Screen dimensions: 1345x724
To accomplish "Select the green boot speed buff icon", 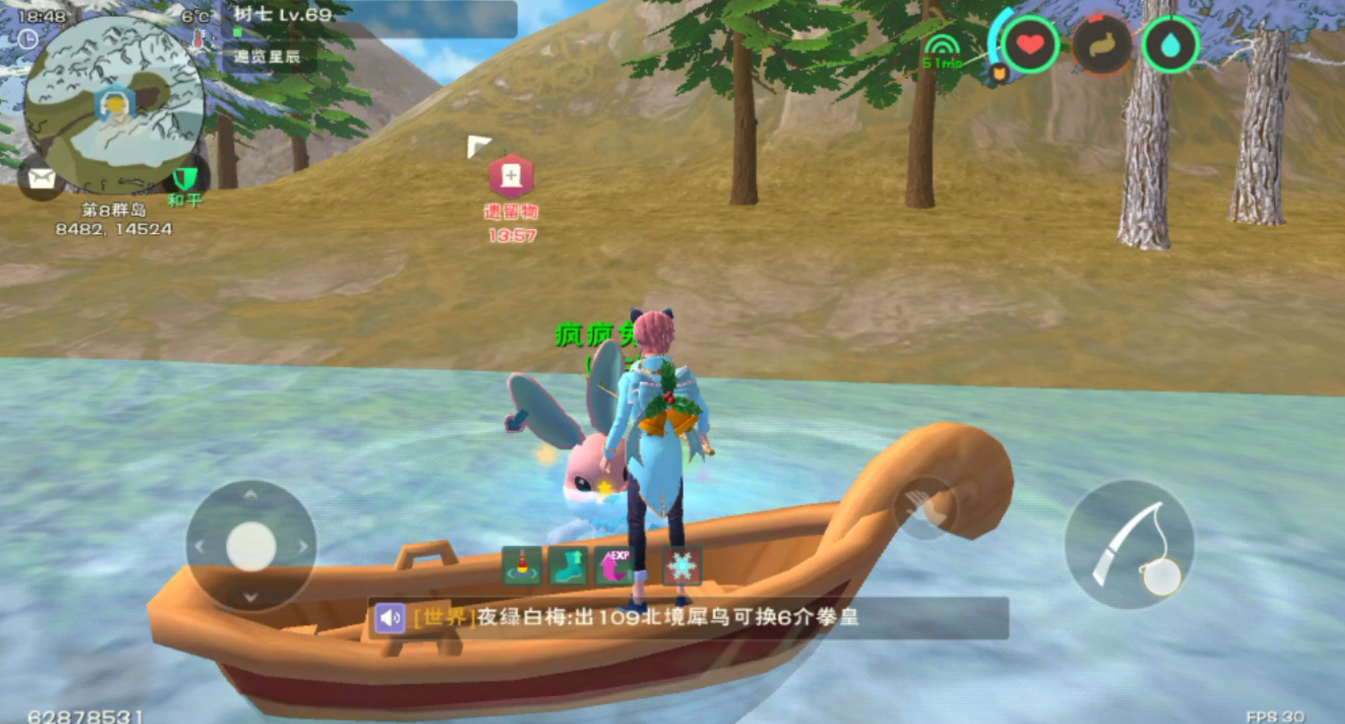I will pos(568,566).
